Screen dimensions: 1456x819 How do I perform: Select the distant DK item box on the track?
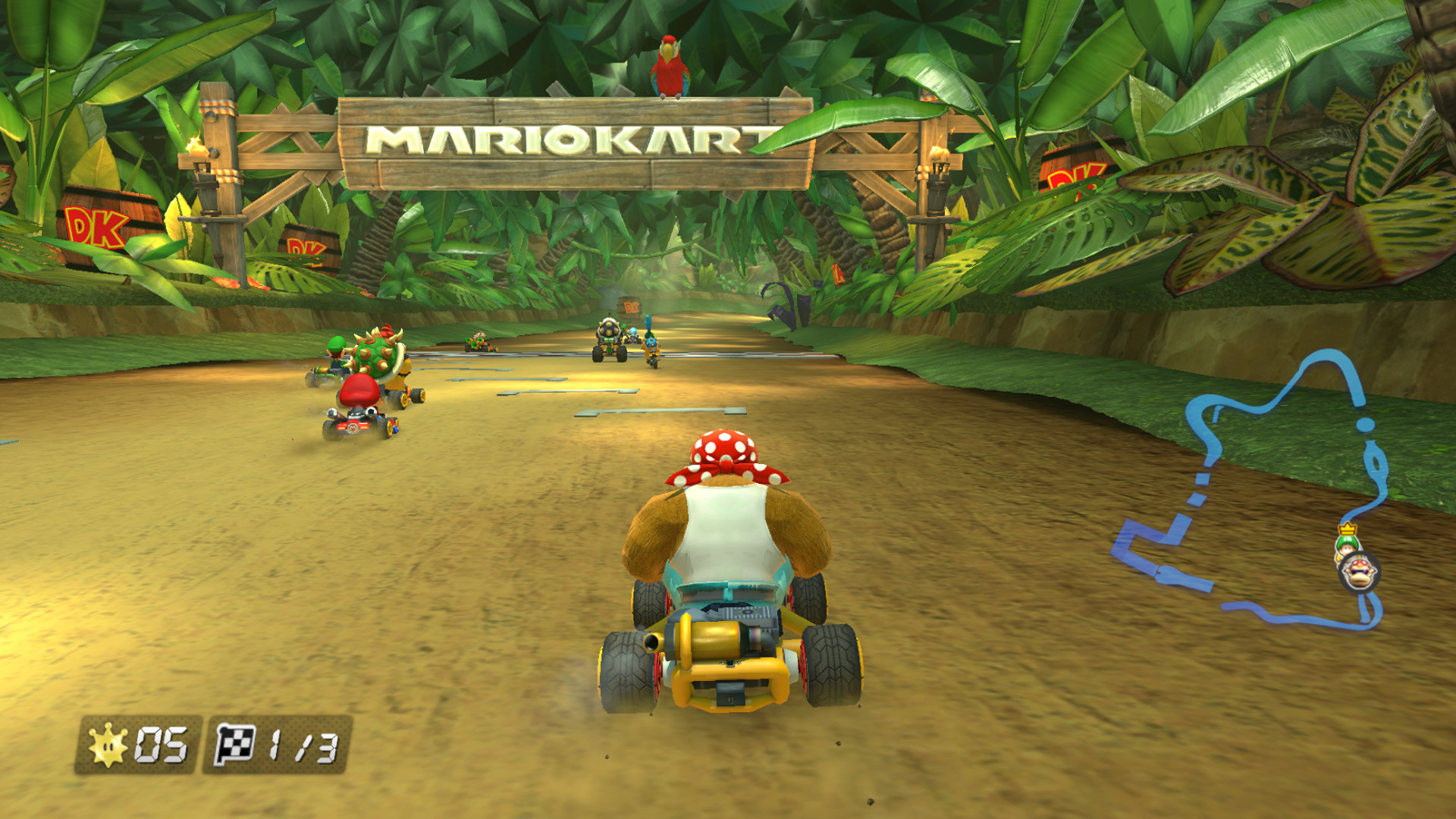point(632,307)
